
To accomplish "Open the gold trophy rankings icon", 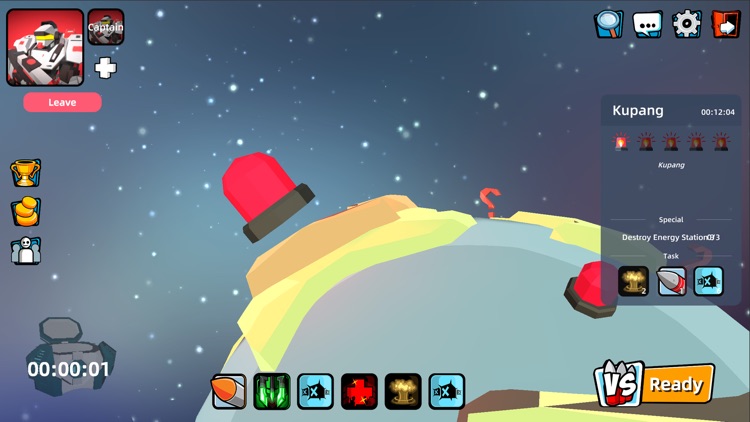I will tap(26, 173).
